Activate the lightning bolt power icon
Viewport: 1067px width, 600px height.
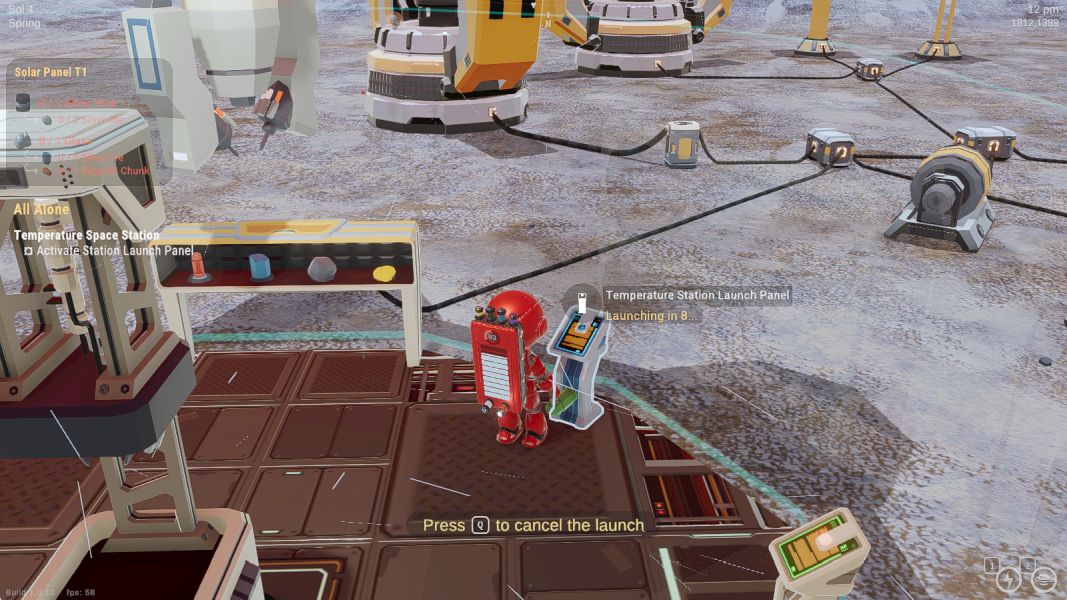1007,580
